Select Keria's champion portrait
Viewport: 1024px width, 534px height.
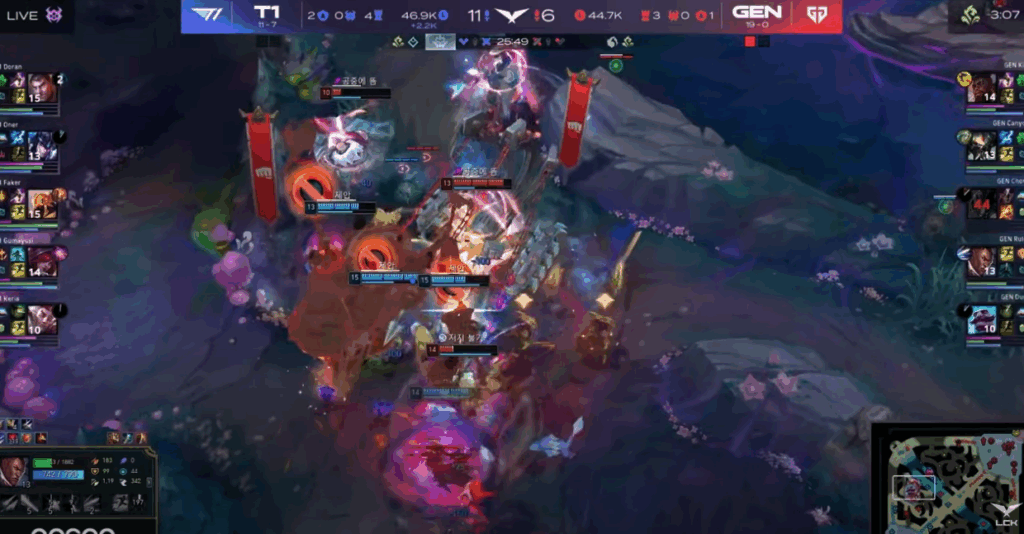coord(41,319)
